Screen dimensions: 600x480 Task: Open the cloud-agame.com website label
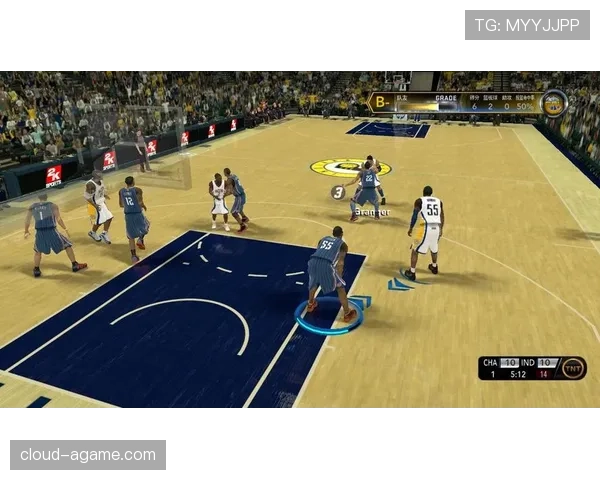pos(87,455)
